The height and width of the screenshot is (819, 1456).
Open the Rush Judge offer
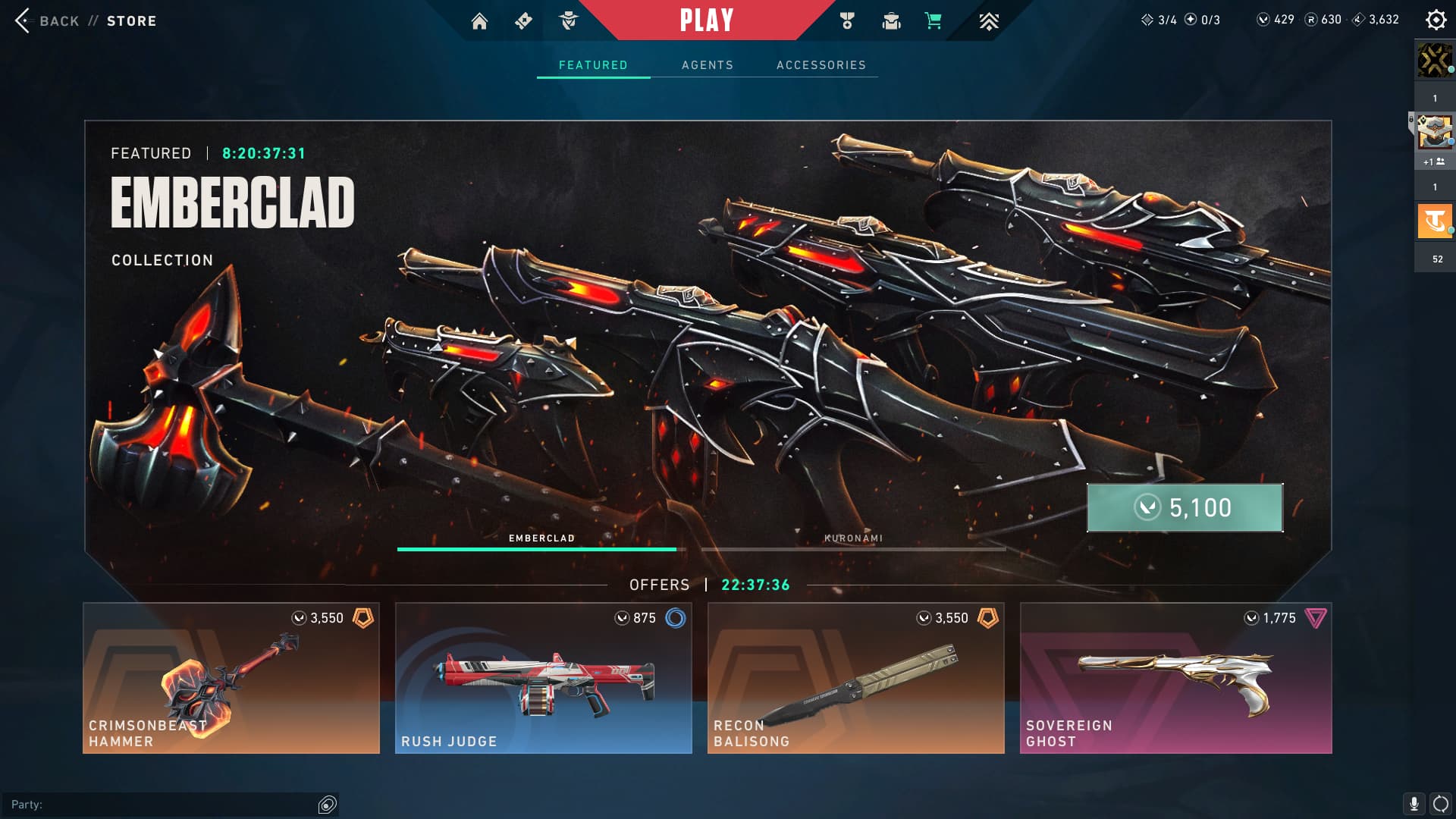[543, 678]
